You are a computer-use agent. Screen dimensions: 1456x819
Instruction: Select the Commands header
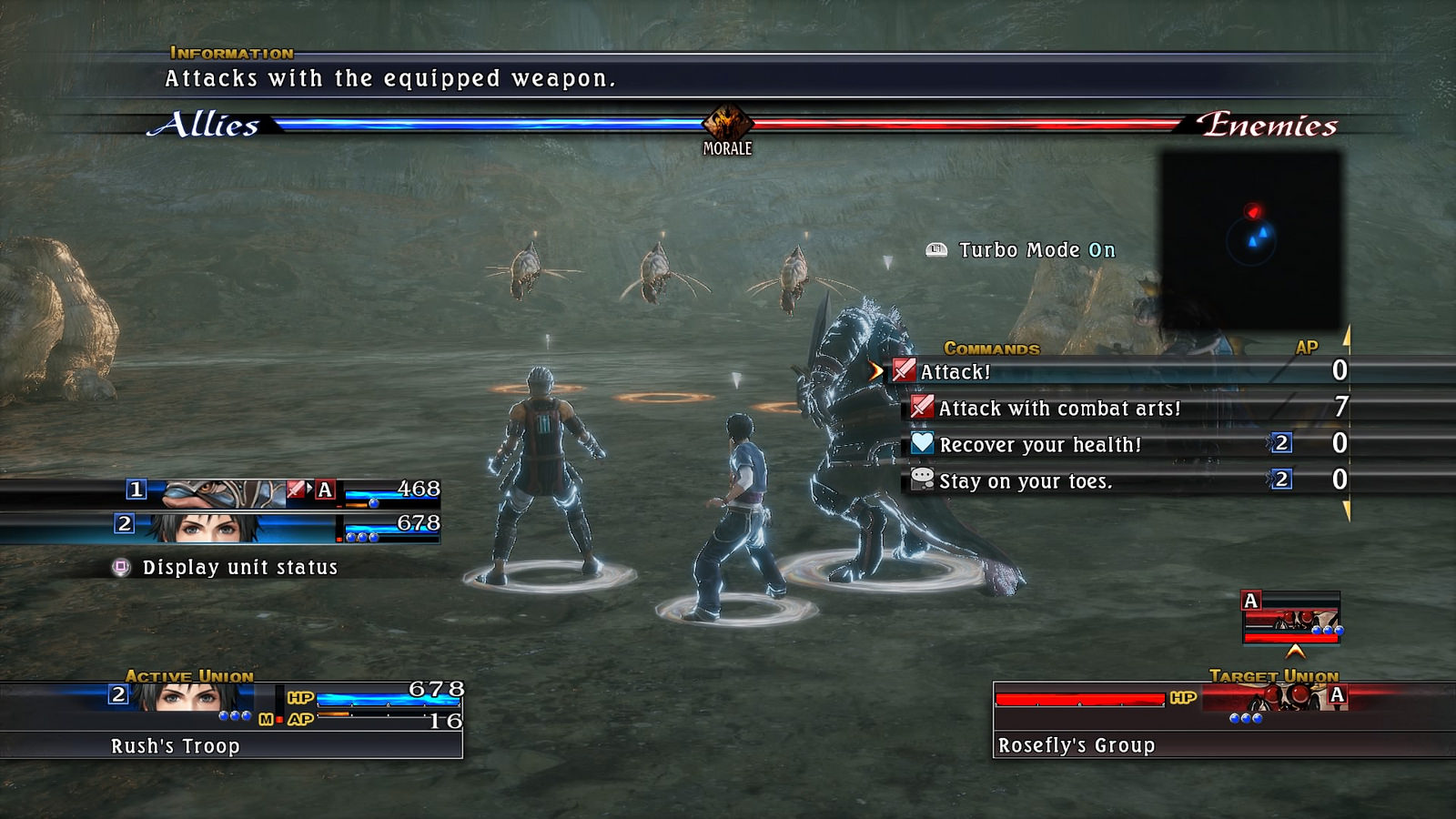point(990,347)
